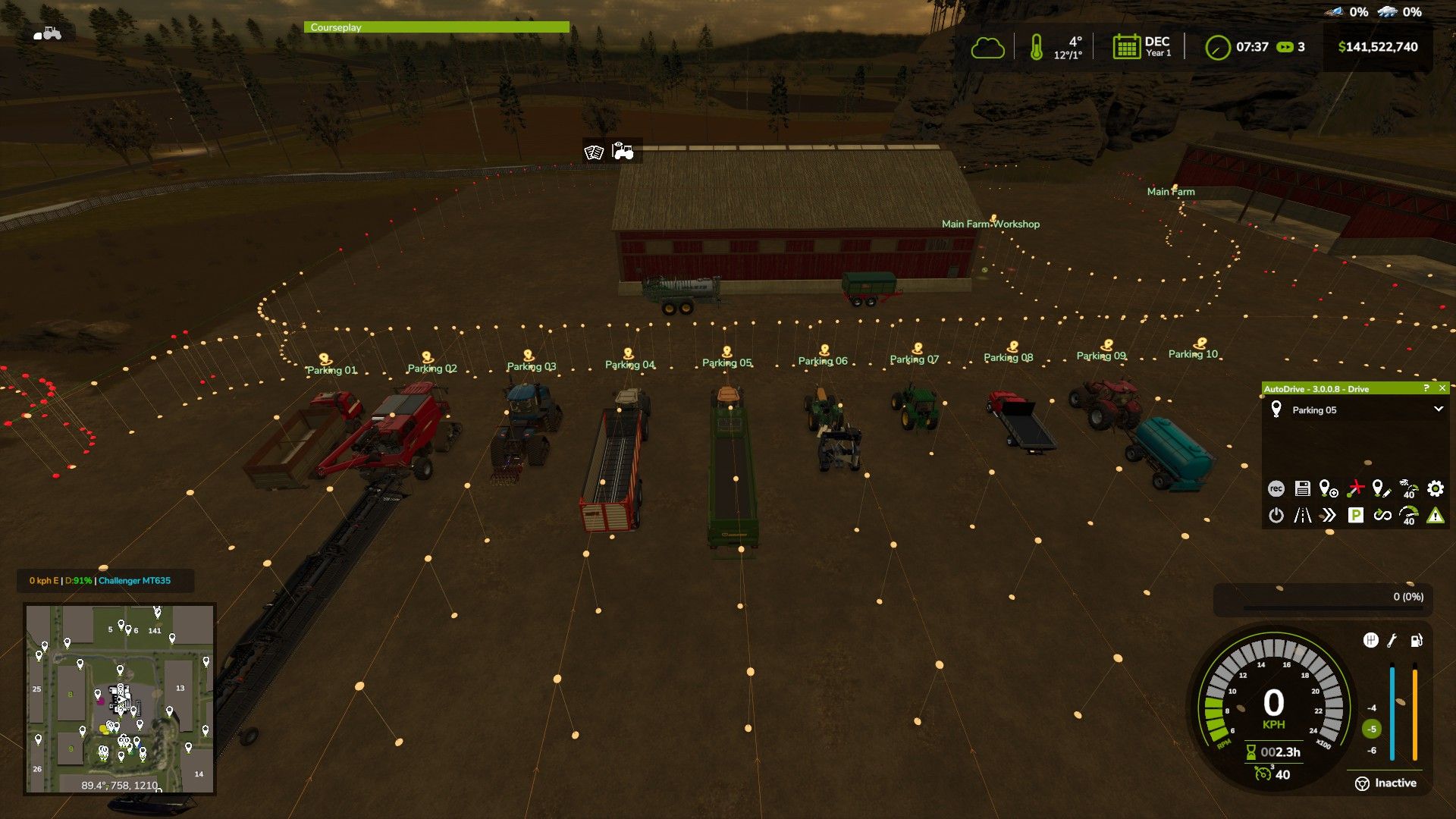Select field 13 on the minimap

[180, 688]
